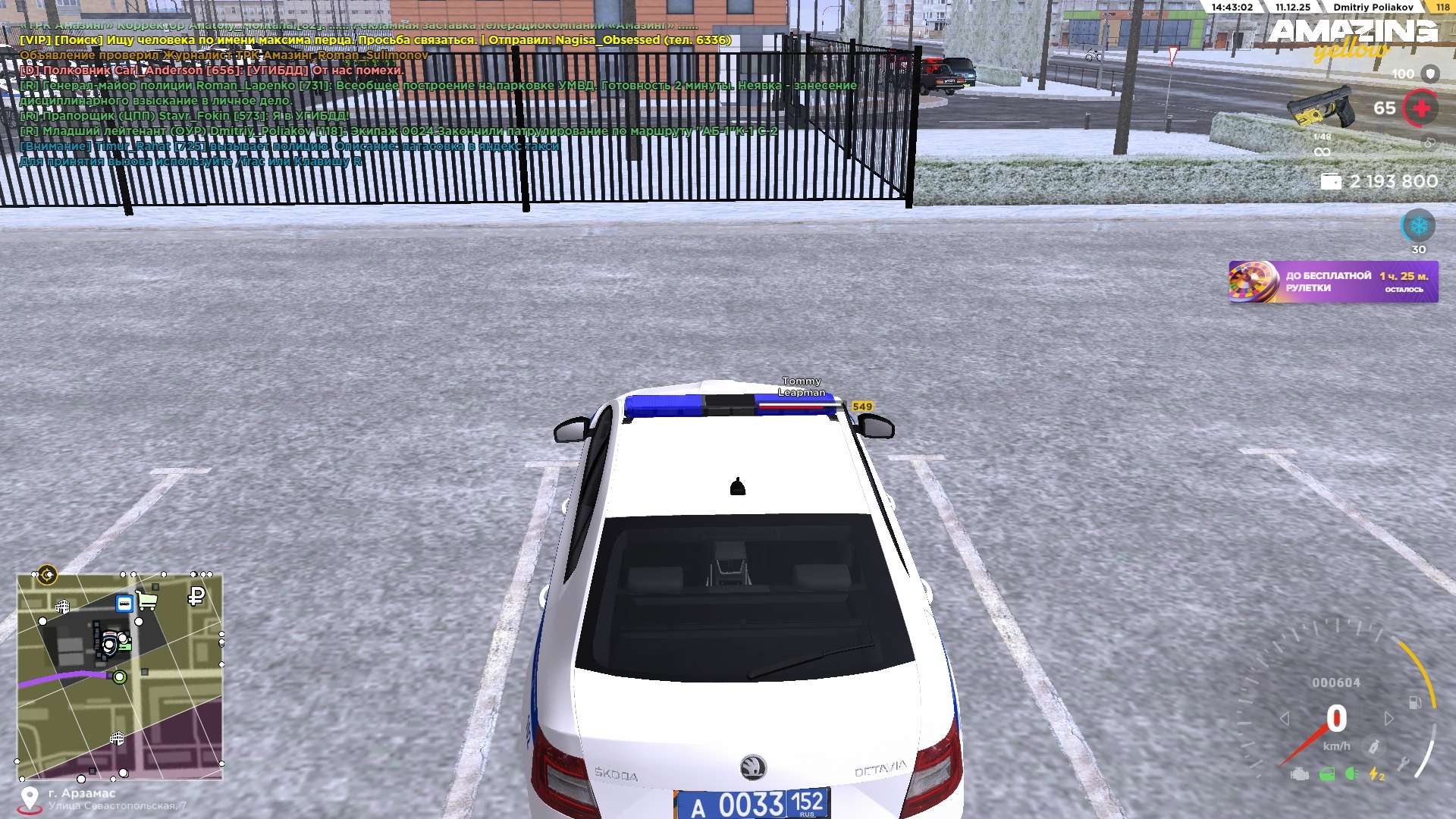Activate the right turn signal arrow
Viewport: 1456px width, 819px height.
(1389, 718)
